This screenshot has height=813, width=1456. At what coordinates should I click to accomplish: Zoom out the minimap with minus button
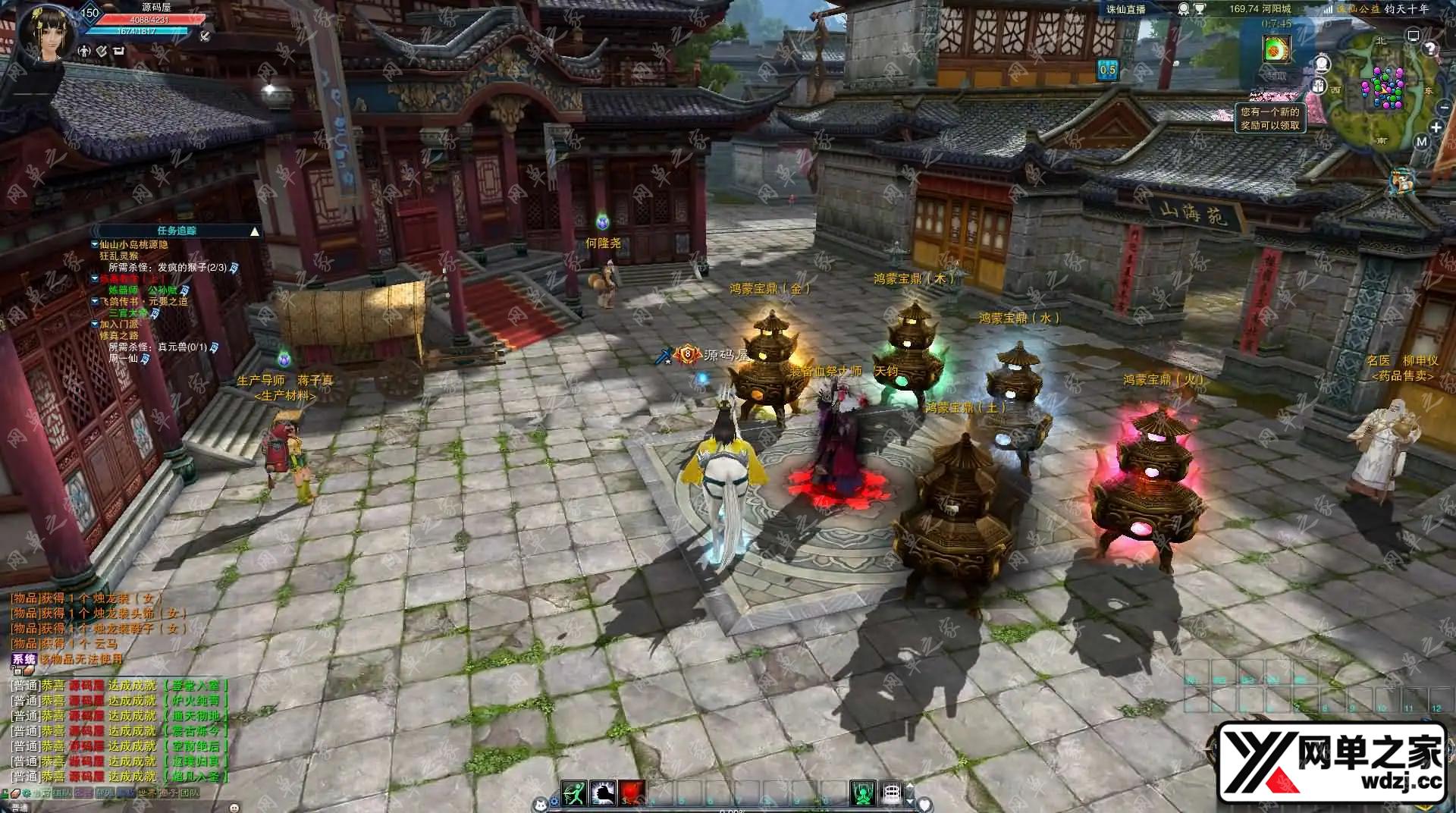[x=1443, y=108]
